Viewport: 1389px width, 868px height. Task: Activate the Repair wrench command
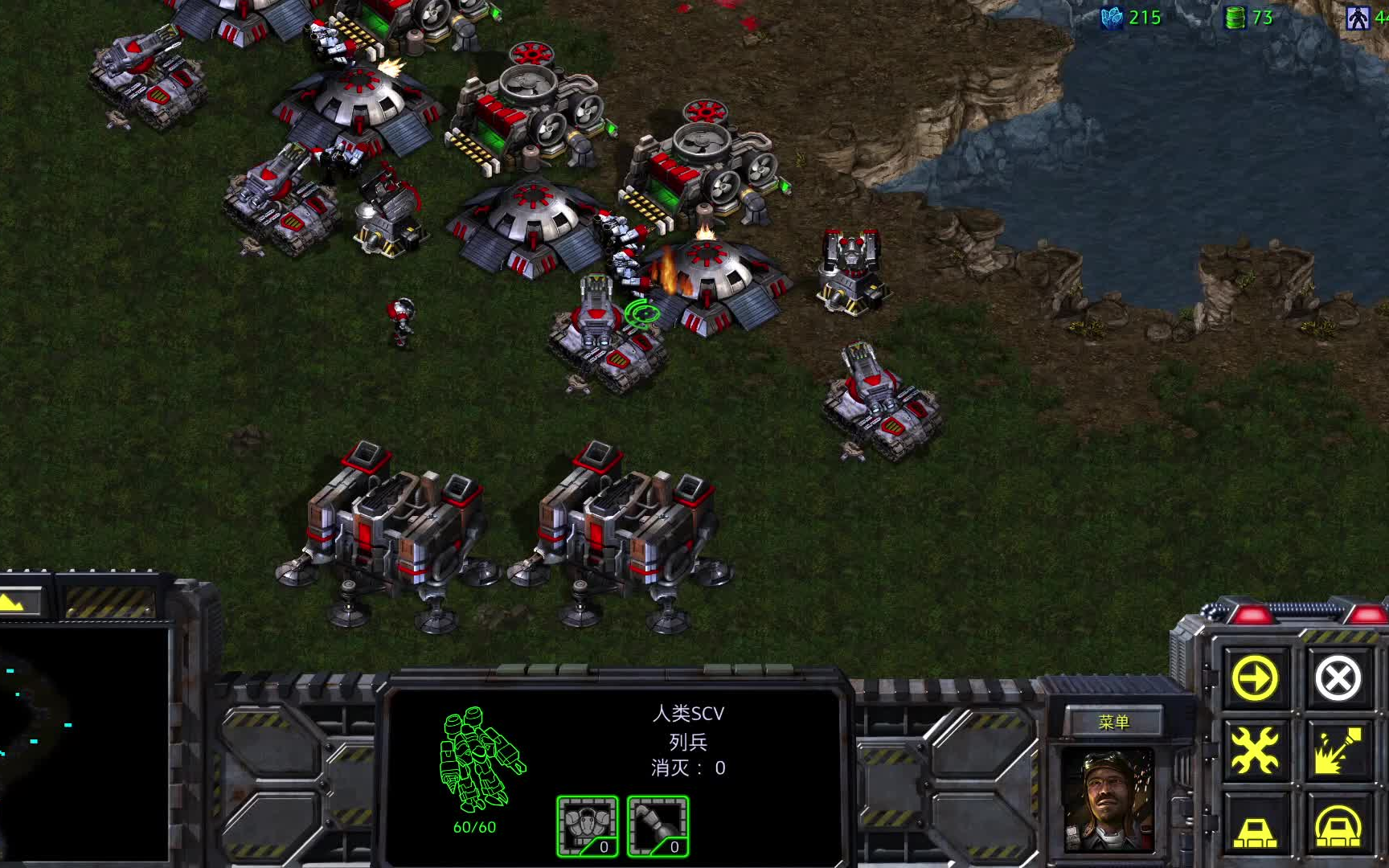pyautogui.click(x=1255, y=751)
